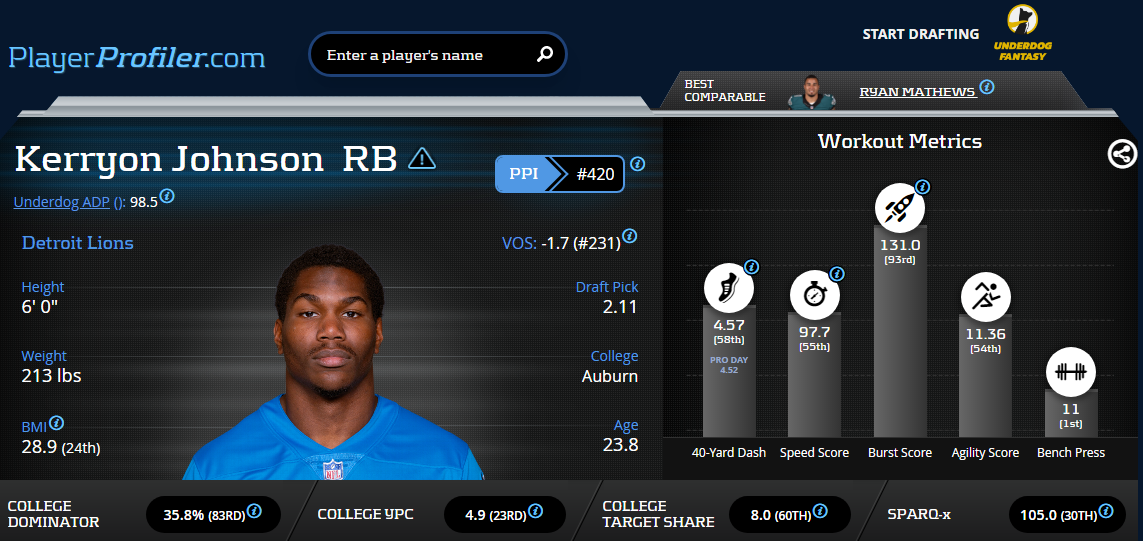Click the warning triangle next to RB
Viewport: 1143px width, 541px height.
pyautogui.click(x=422, y=158)
